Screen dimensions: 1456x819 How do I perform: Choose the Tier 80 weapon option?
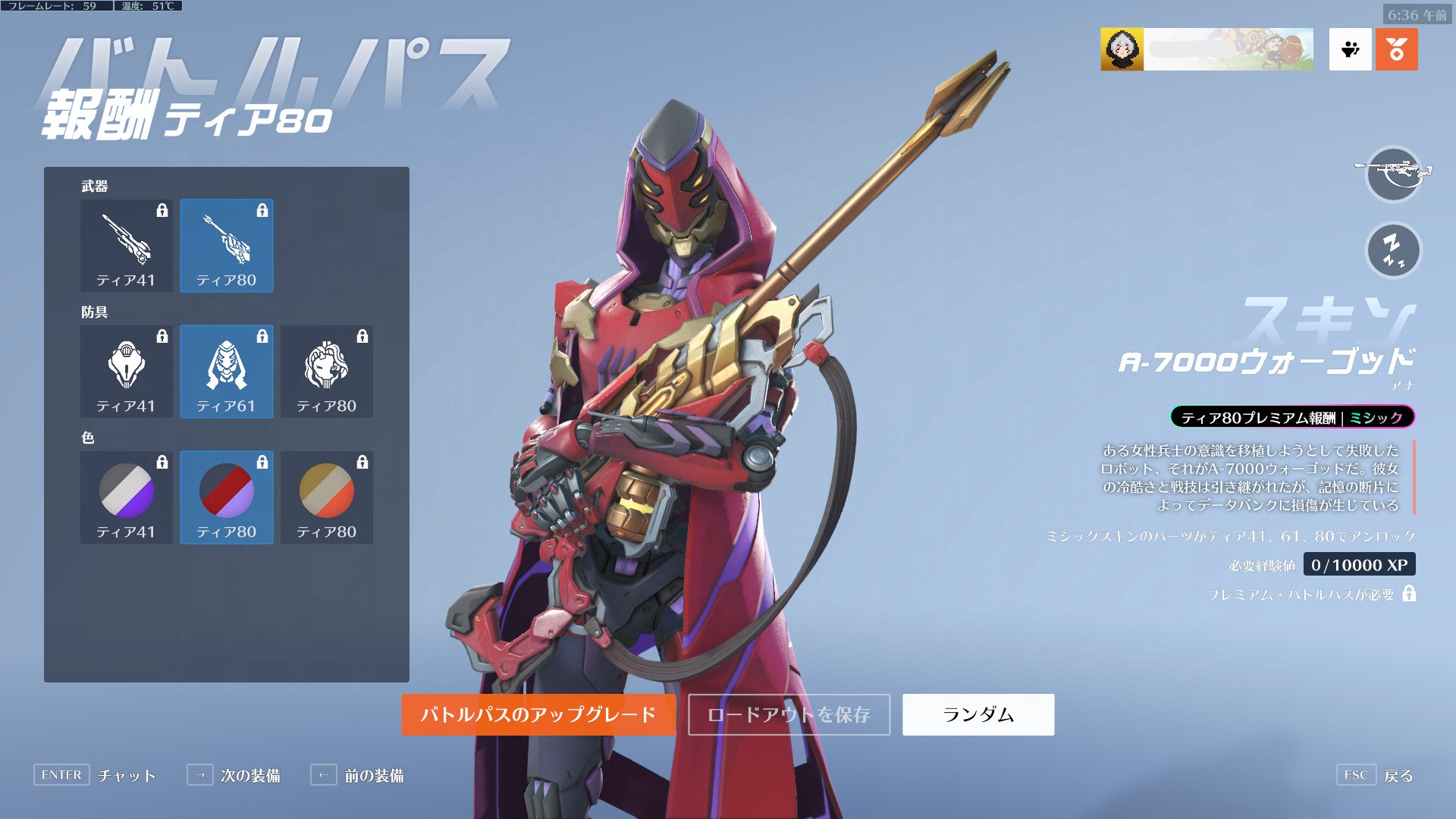(227, 246)
